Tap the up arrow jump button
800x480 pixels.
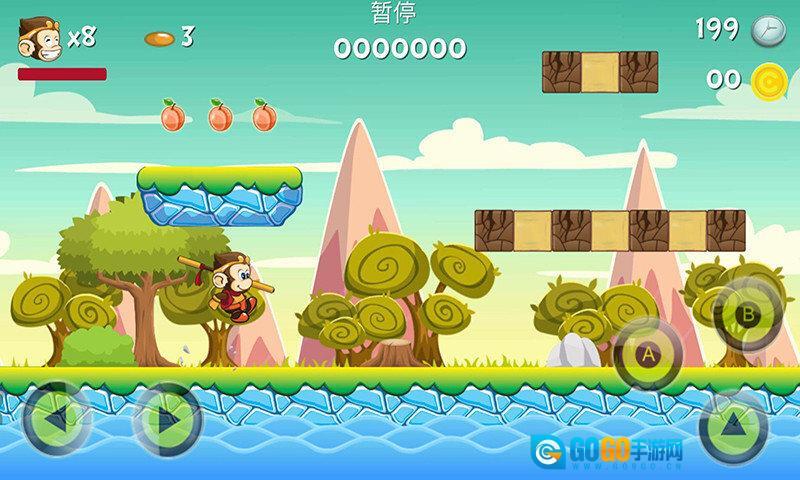(x=734, y=425)
